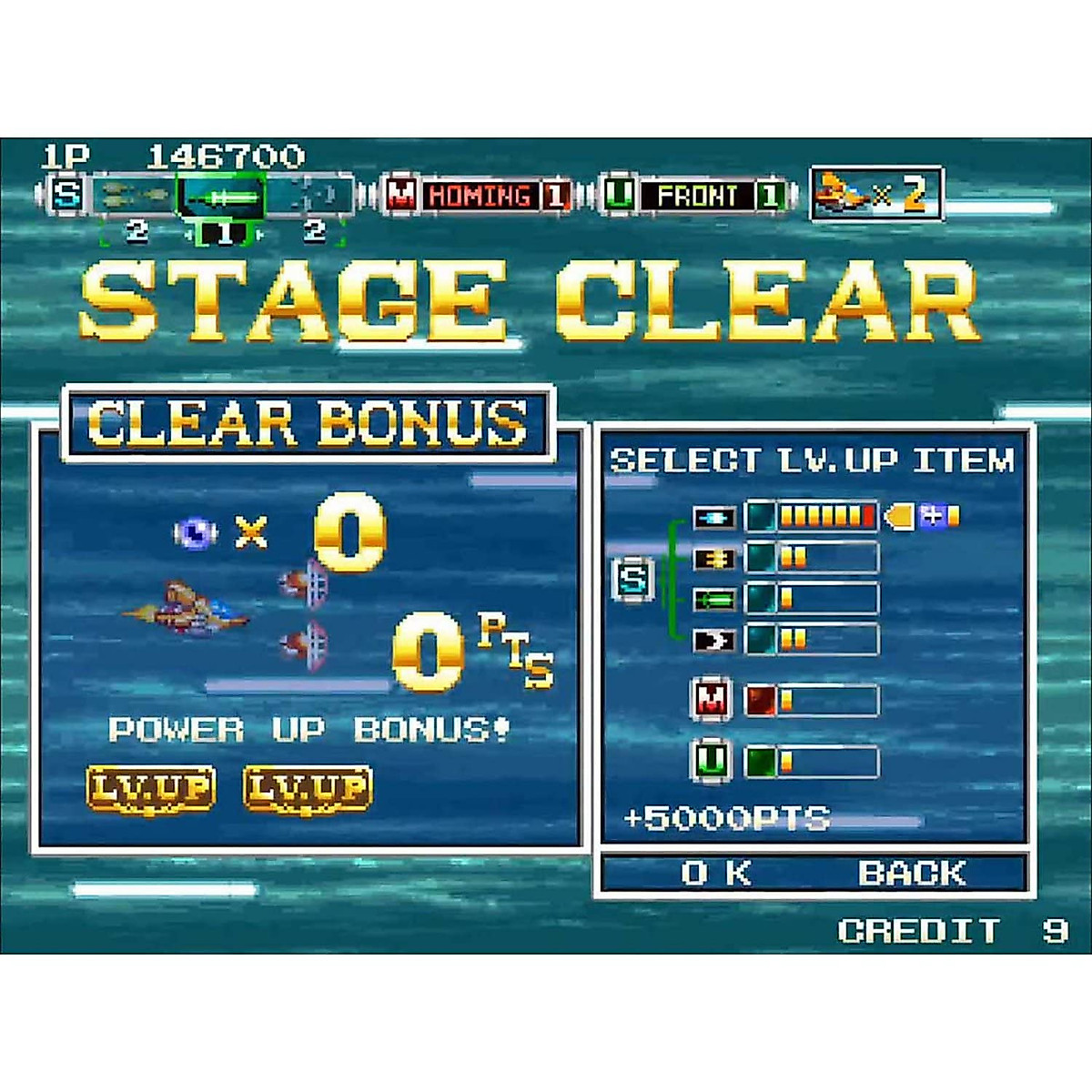Choose the green laser shot upgrade row

(785, 599)
